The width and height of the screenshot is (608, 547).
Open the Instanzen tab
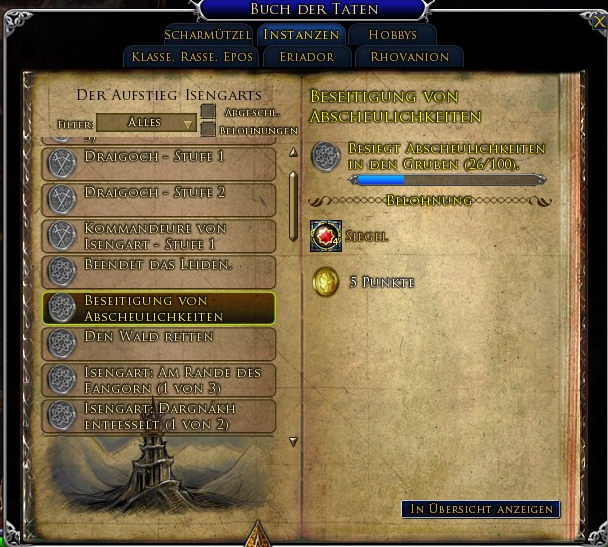pyautogui.click(x=300, y=34)
